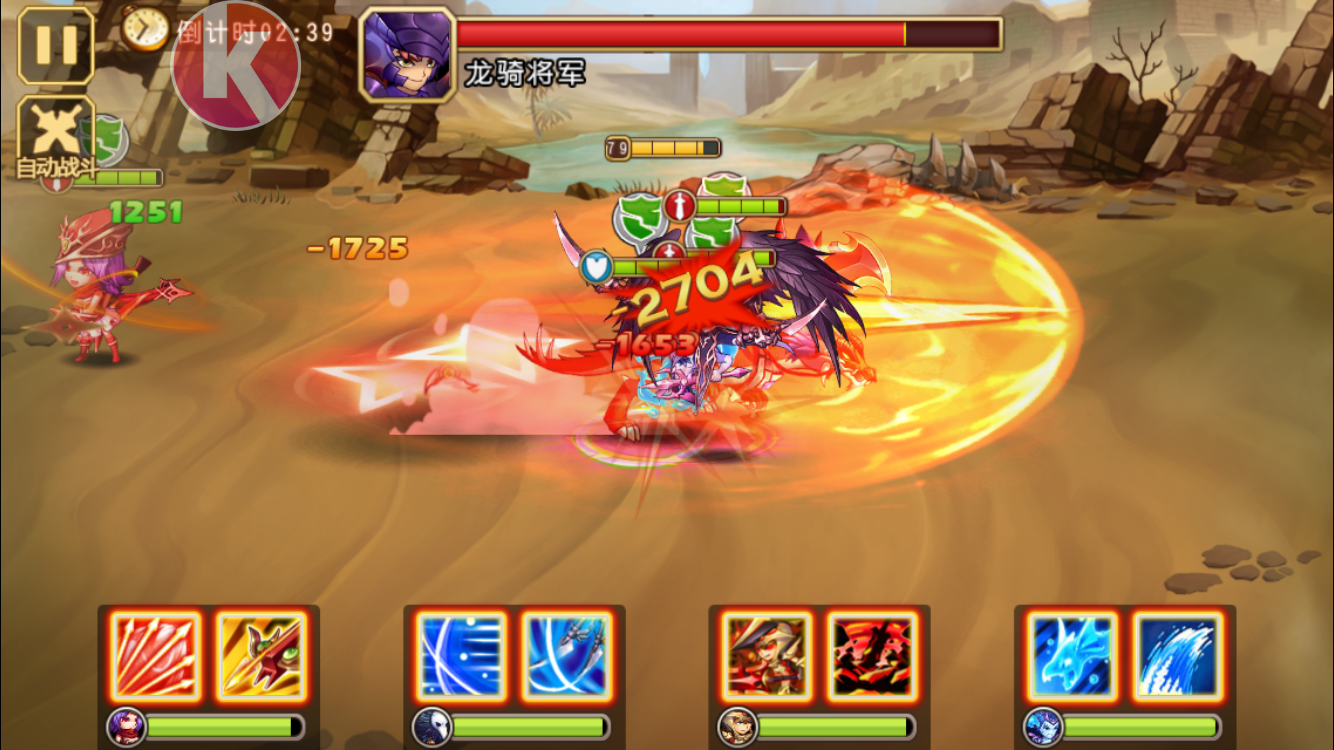Choose the brown-haired gunner hero portrait

(x=737, y=725)
